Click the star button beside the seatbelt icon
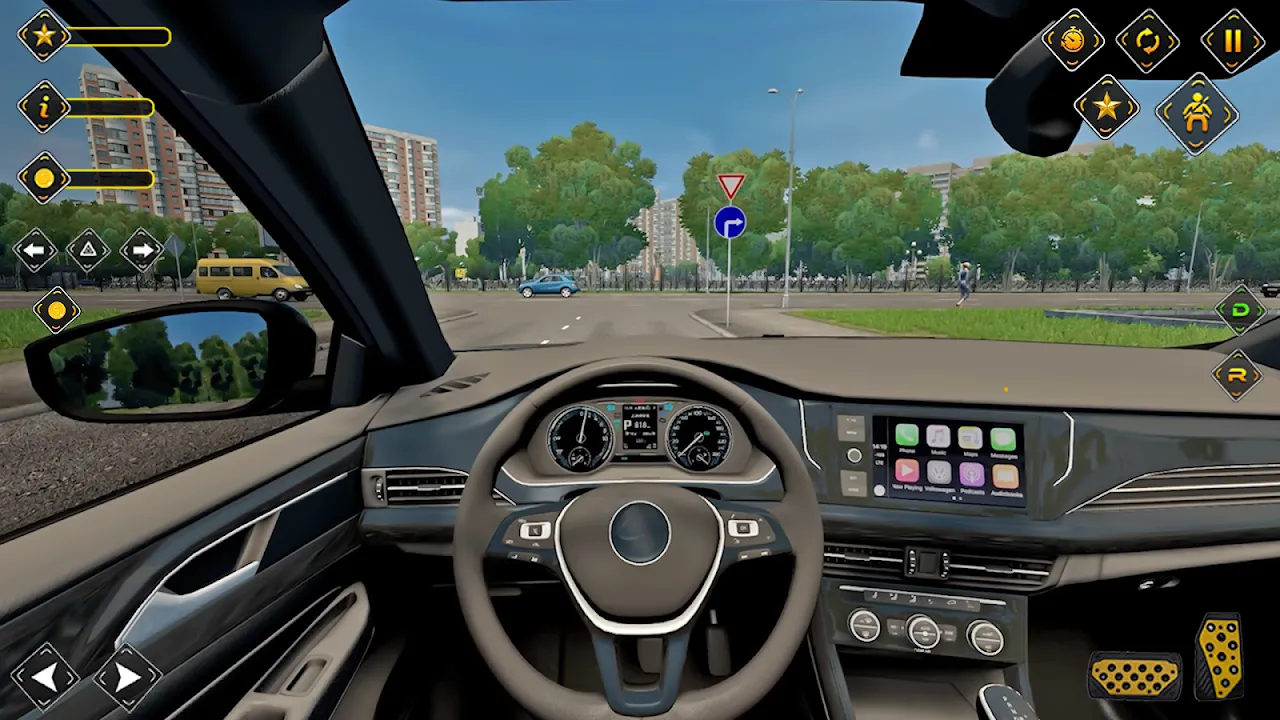The width and height of the screenshot is (1280, 720). pyautogui.click(x=1106, y=107)
